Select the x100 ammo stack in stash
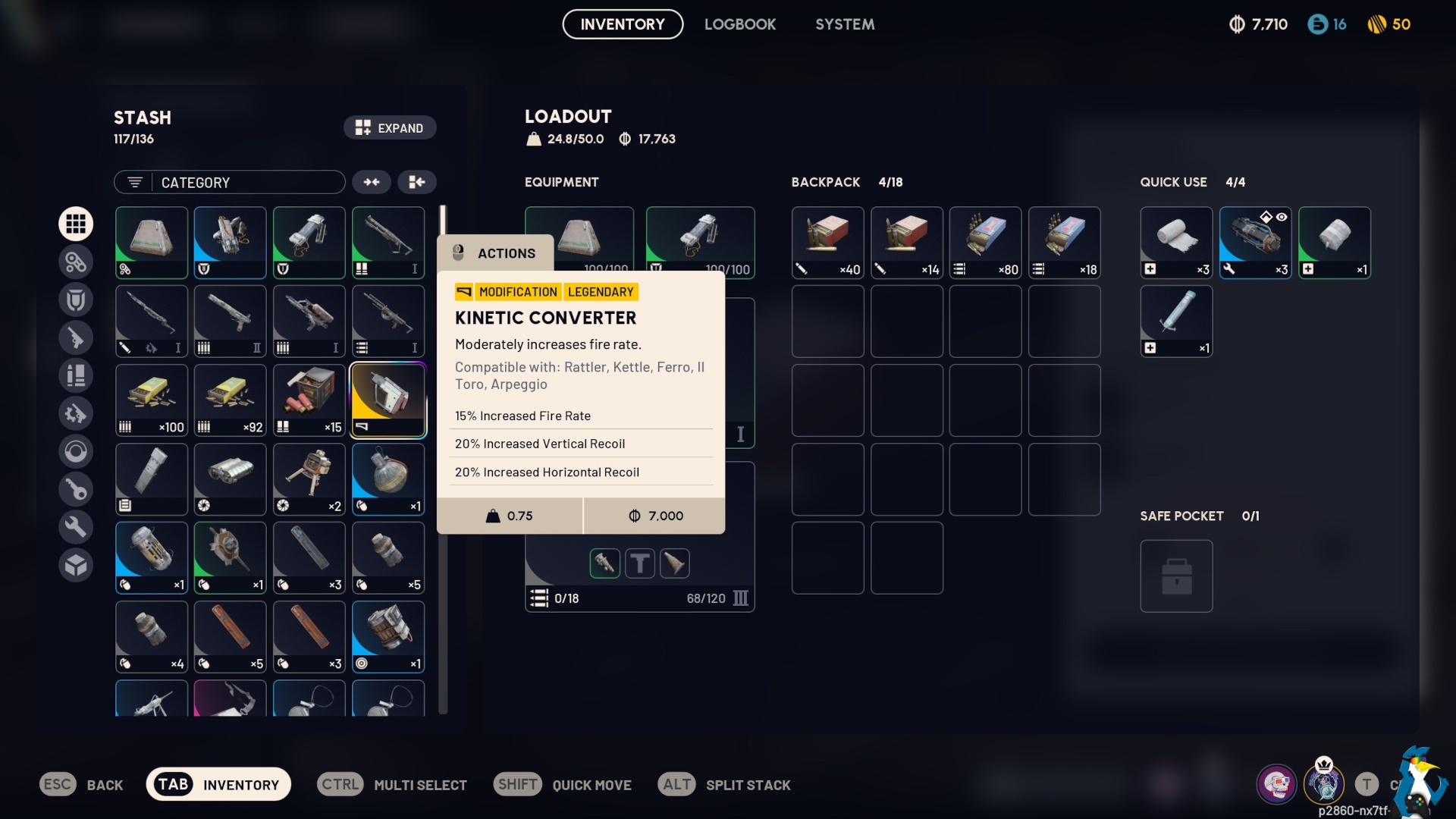Viewport: 1456px width, 819px height. [x=152, y=400]
